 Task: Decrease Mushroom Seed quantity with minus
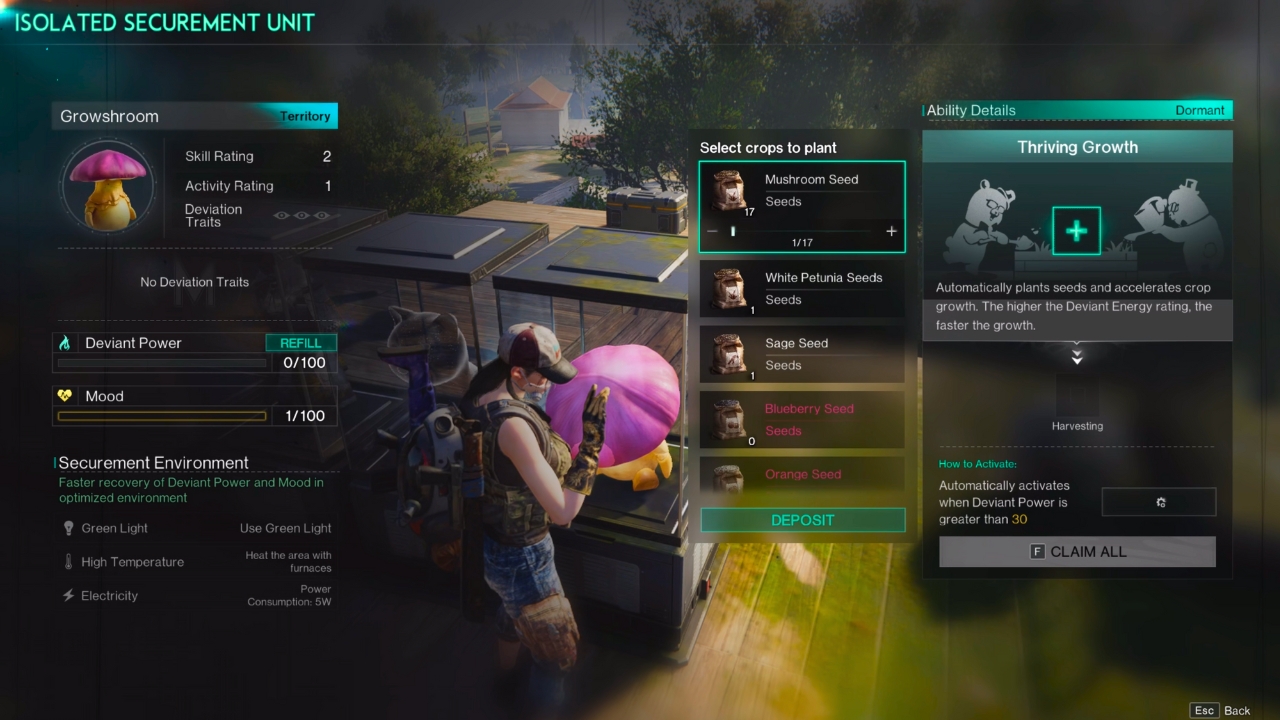coord(712,231)
